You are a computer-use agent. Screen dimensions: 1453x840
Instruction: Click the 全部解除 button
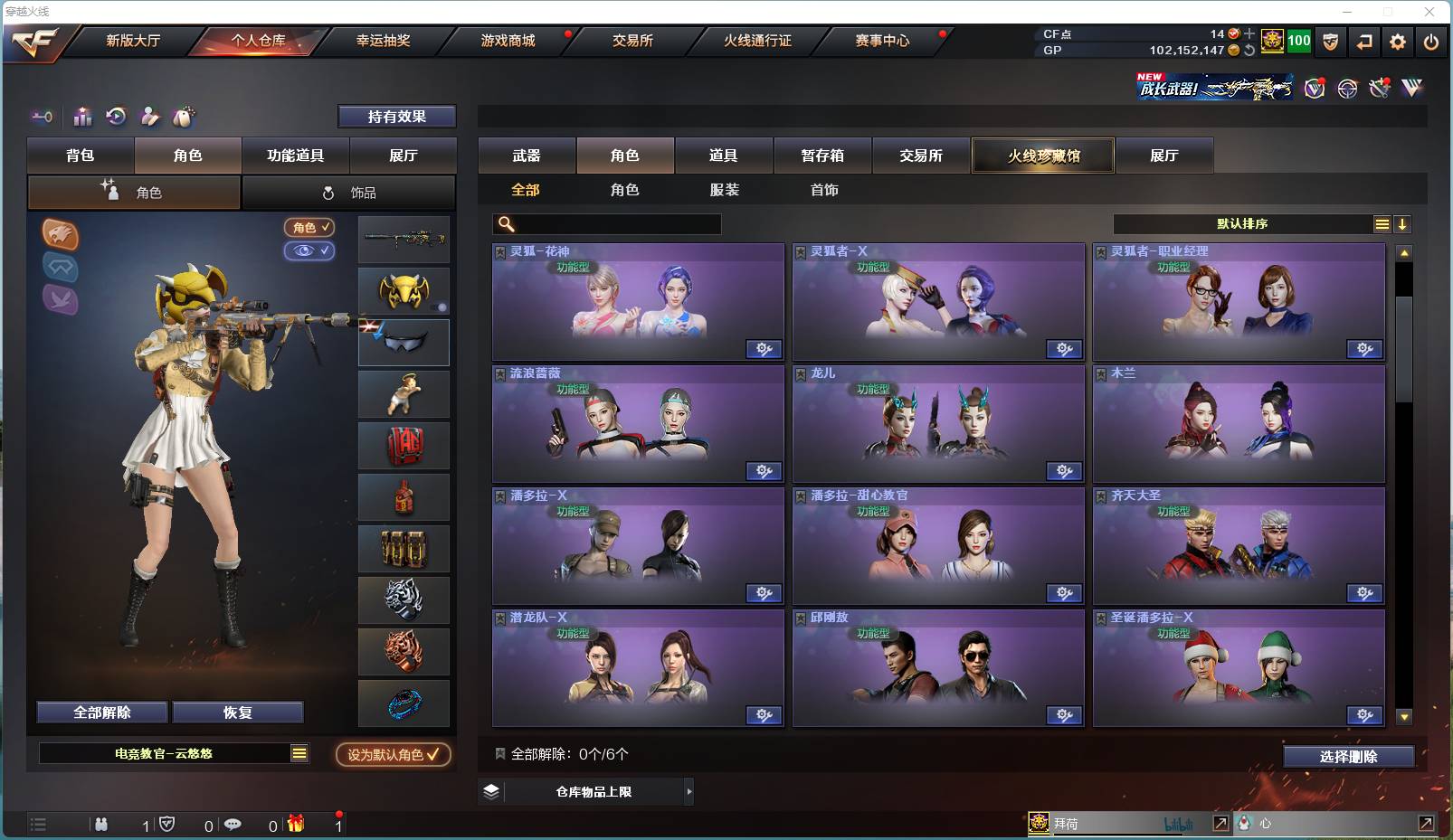coord(100,712)
